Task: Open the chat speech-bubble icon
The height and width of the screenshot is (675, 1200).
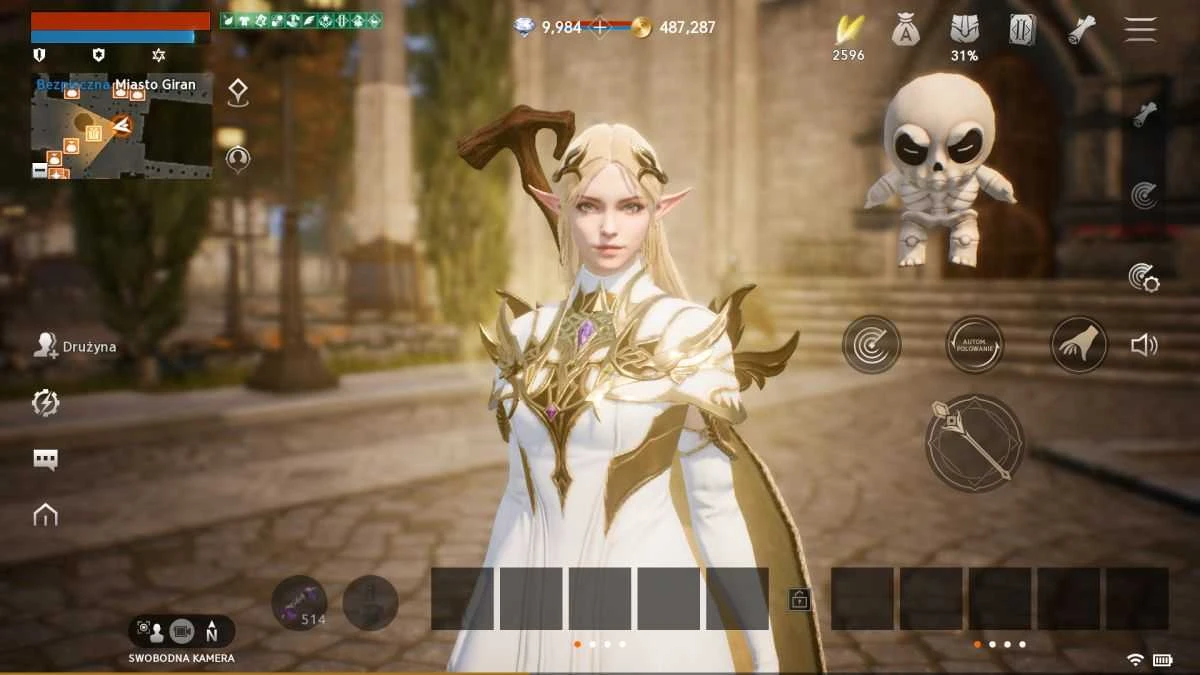Action: (45, 459)
